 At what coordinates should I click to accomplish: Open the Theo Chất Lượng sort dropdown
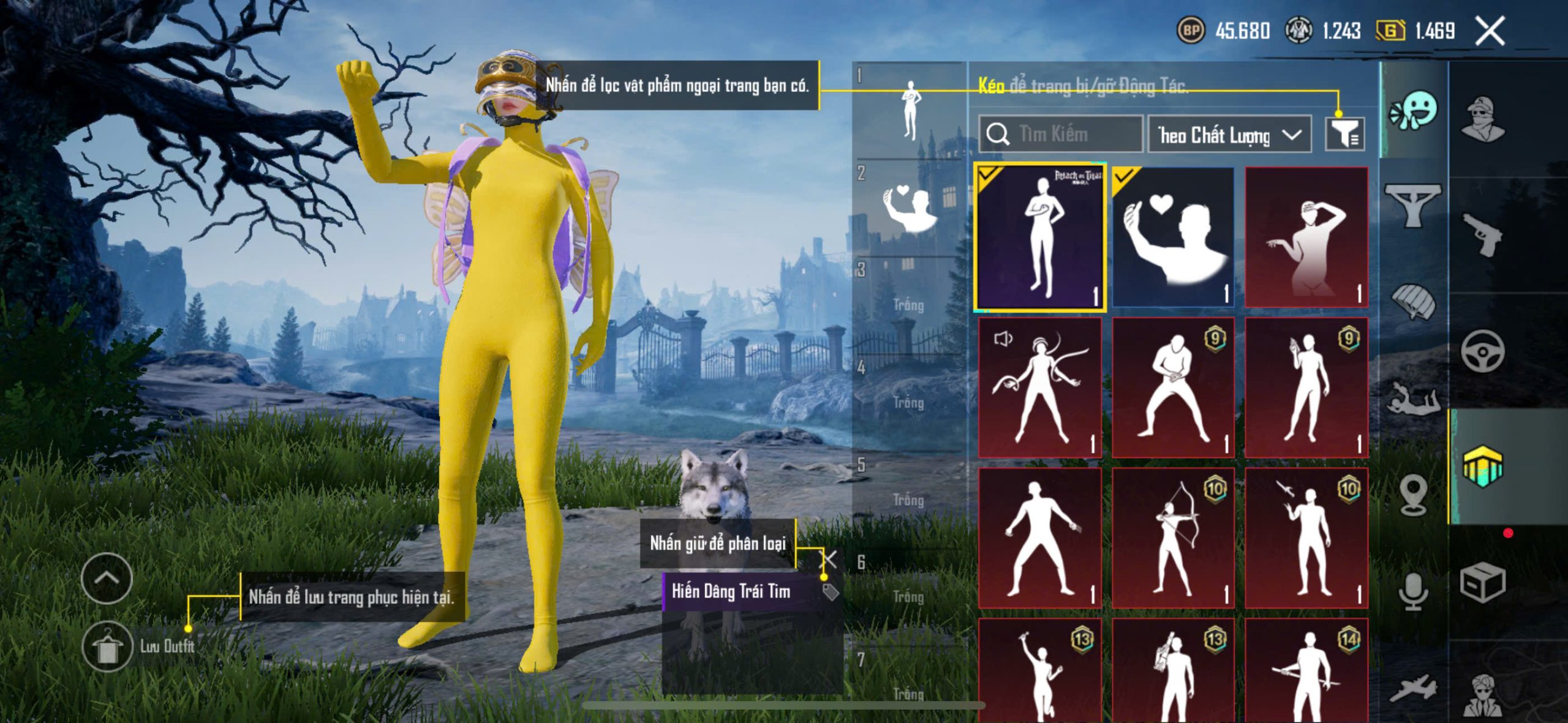[x=1229, y=135]
